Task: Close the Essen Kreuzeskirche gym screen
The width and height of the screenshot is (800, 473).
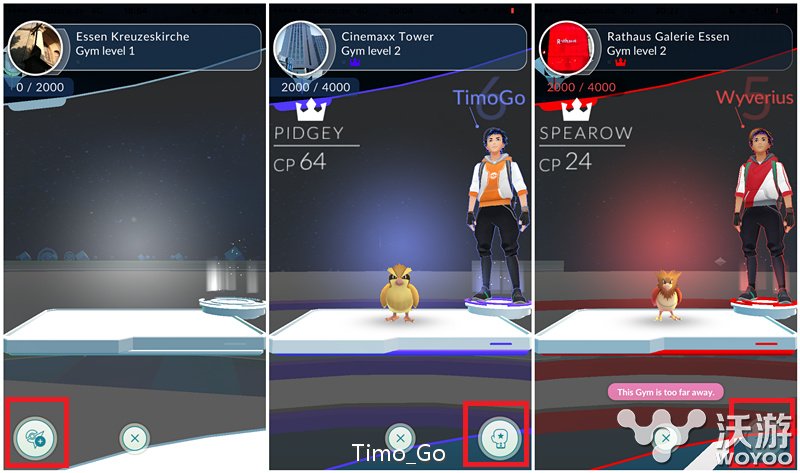Action: tap(134, 437)
